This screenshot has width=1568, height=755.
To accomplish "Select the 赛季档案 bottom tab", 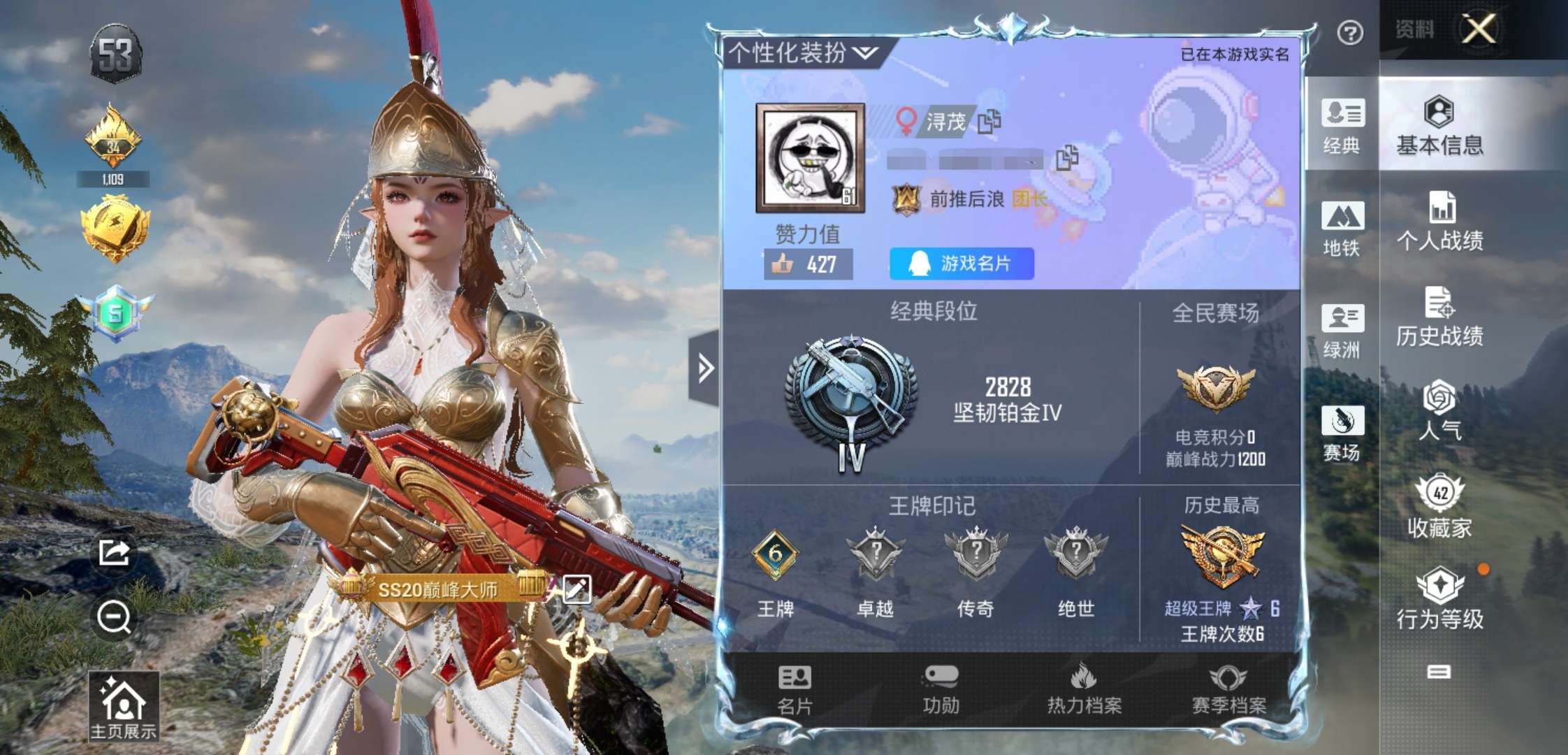I will [x=1228, y=689].
